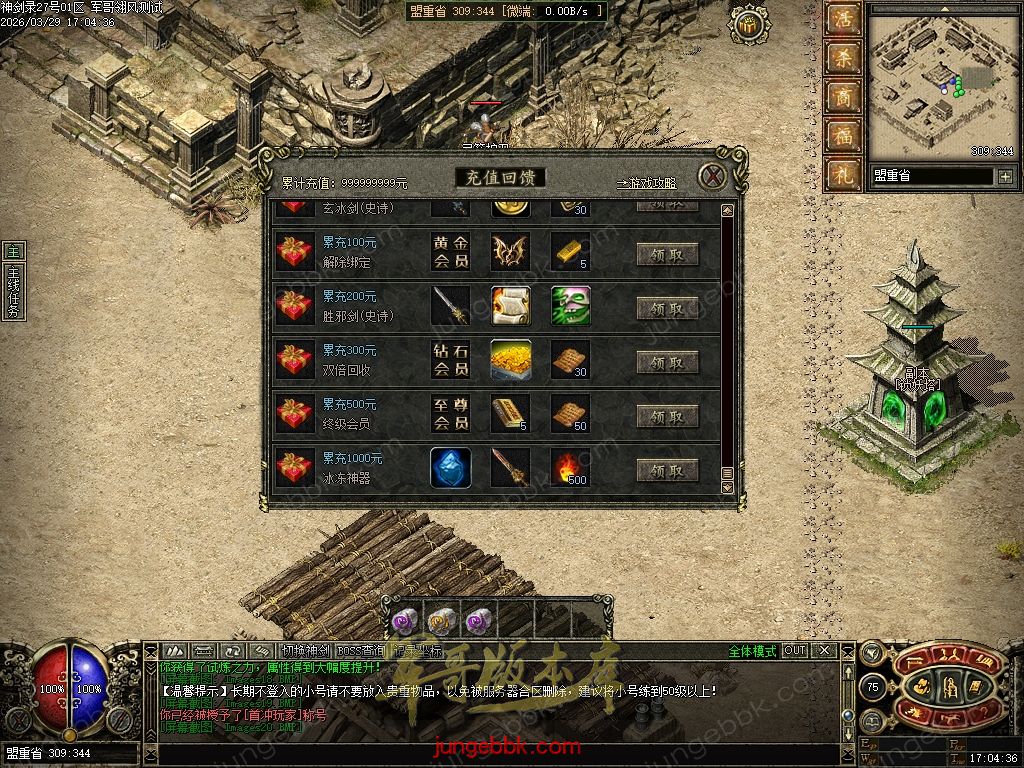Open the 礼 gift button
Image resolution: width=1024 pixels, height=768 pixels.
click(x=842, y=174)
